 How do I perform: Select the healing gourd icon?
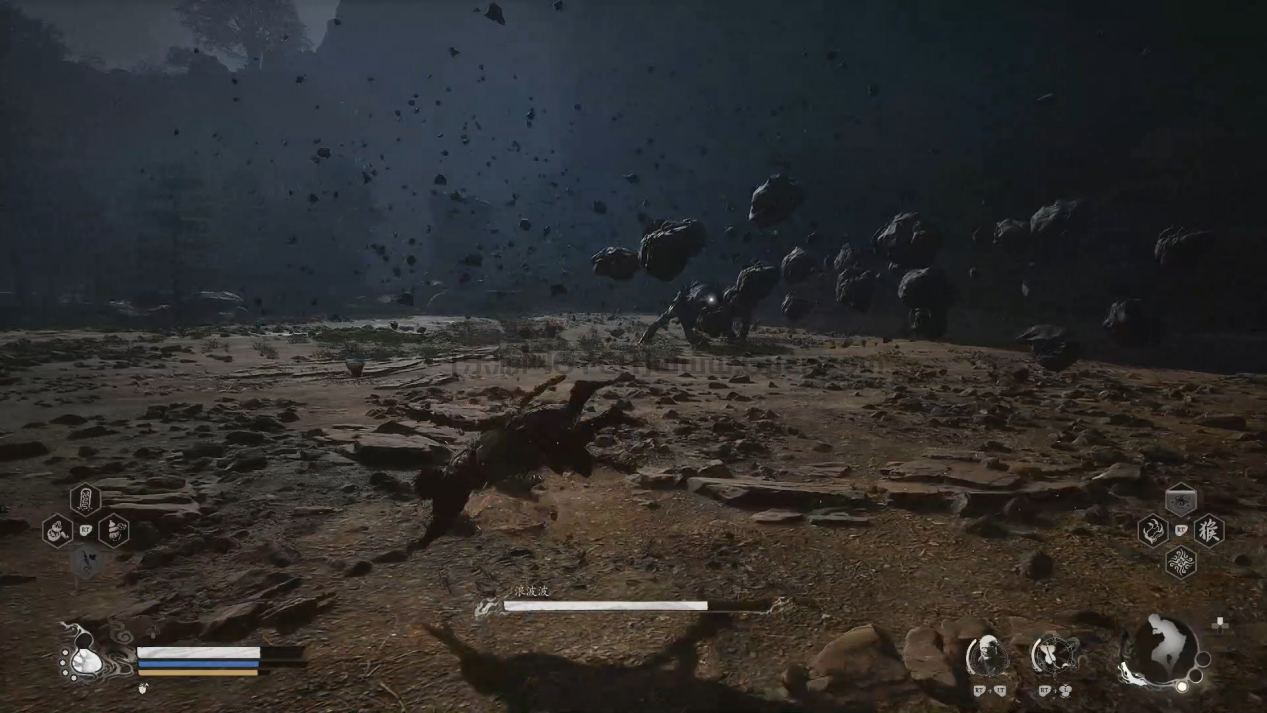(86, 655)
